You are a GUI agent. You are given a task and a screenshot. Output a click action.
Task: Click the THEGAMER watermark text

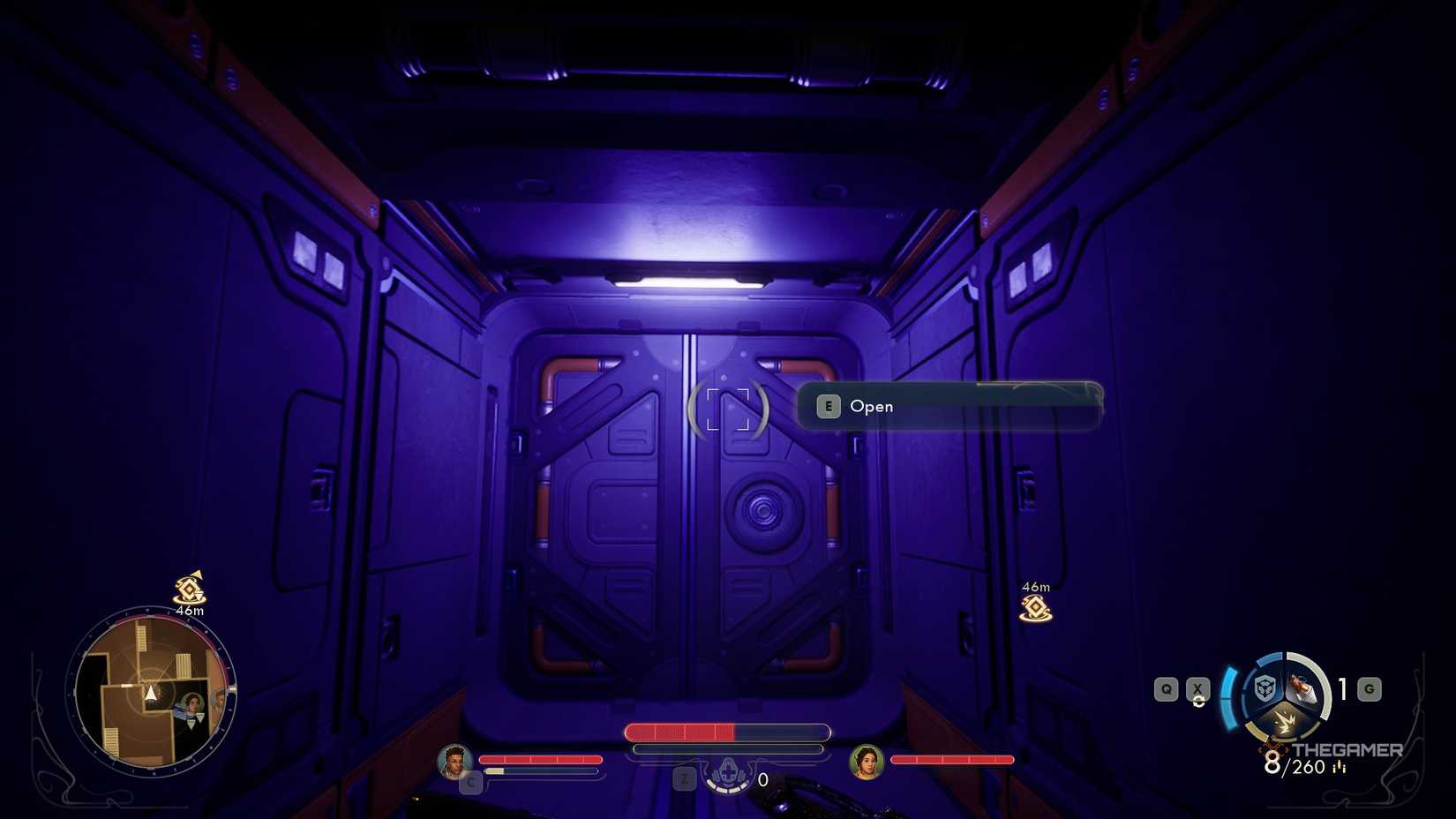[x=1348, y=749]
